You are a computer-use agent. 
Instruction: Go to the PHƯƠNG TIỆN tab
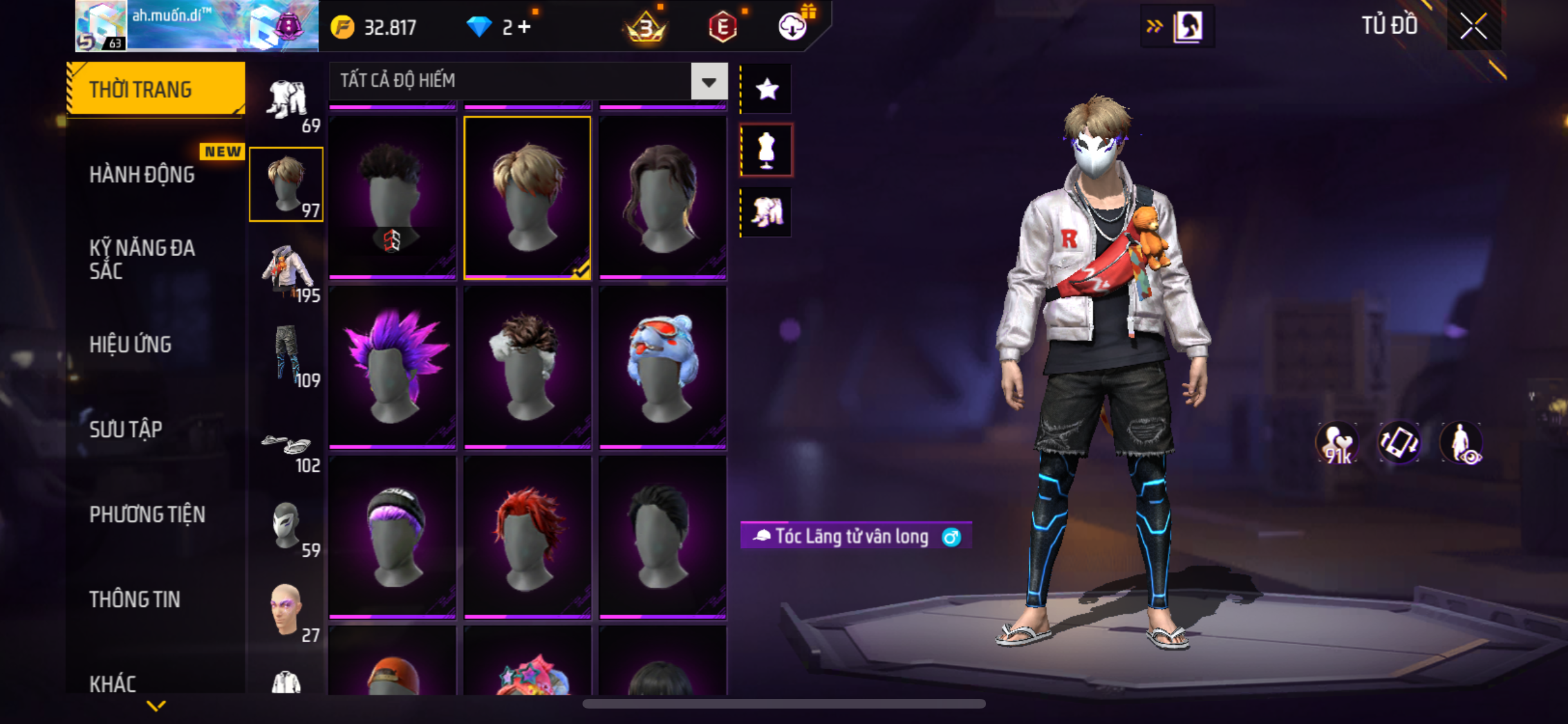tap(147, 515)
